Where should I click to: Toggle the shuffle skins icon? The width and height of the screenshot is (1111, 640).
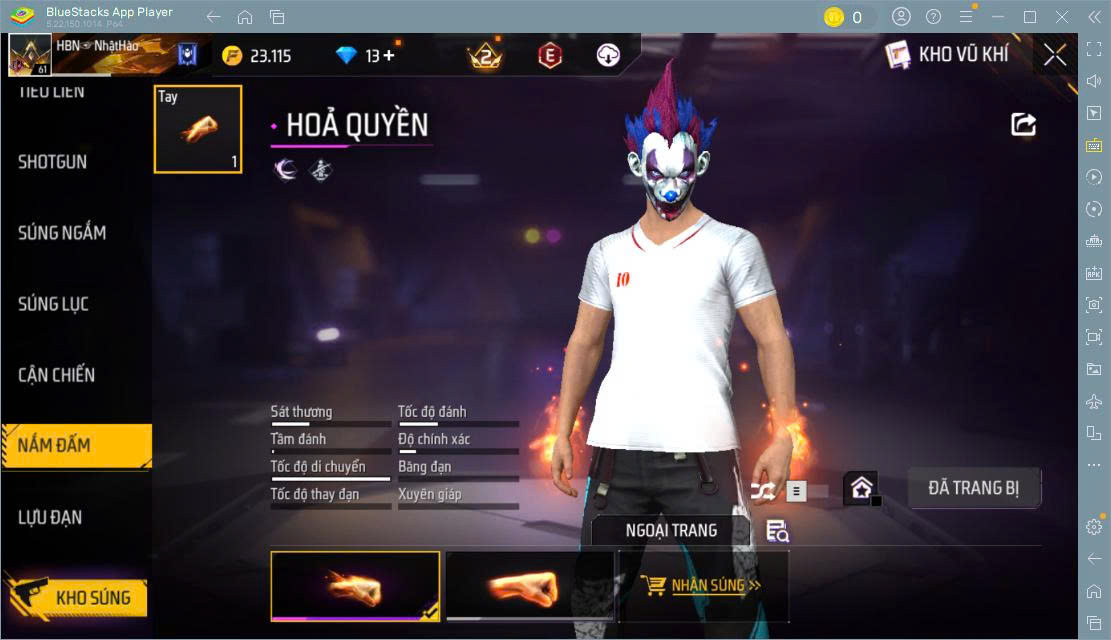pyautogui.click(x=763, y=491)
